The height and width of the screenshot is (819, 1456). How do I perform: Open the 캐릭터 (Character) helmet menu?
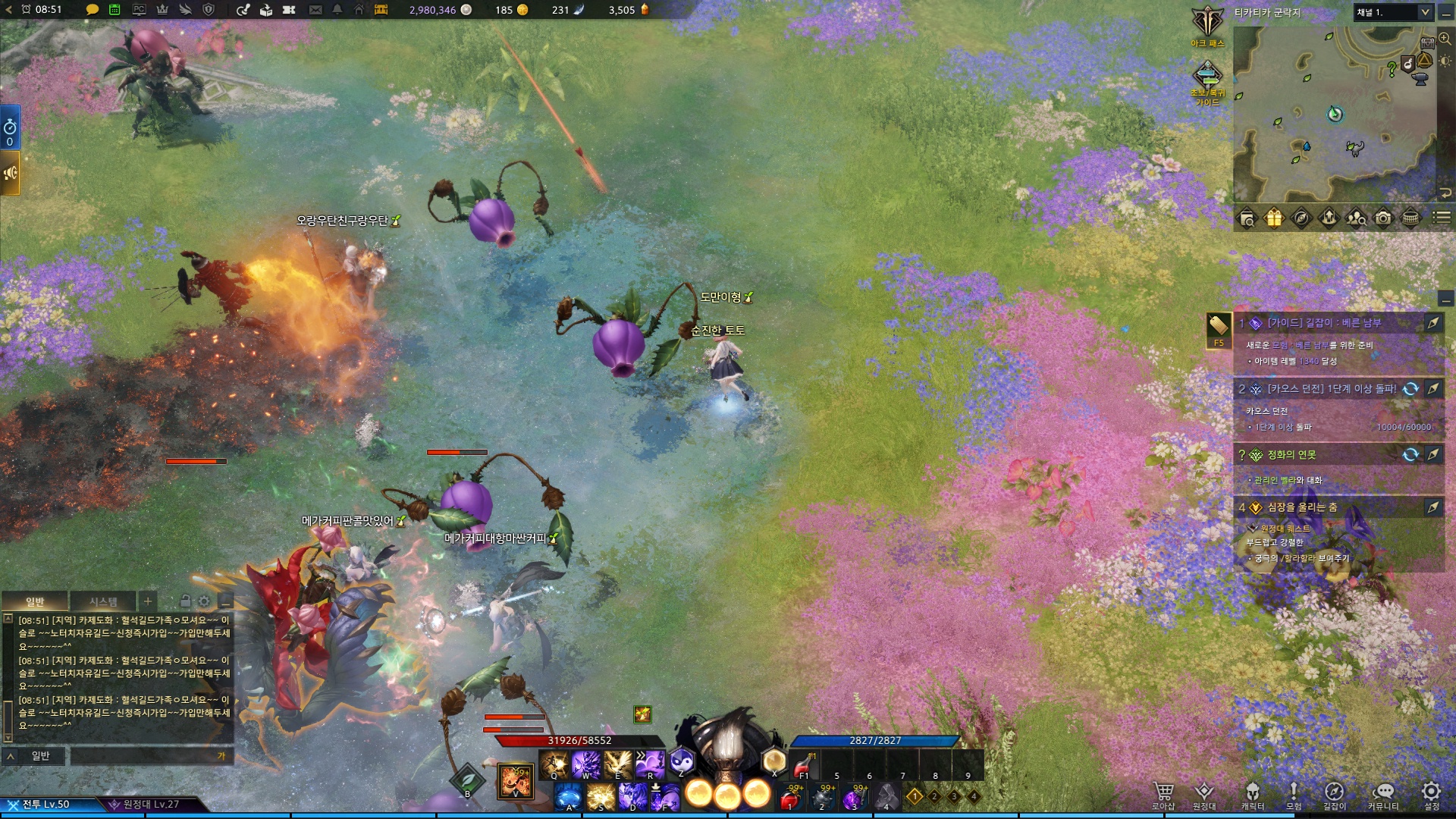coord(1253,792)
